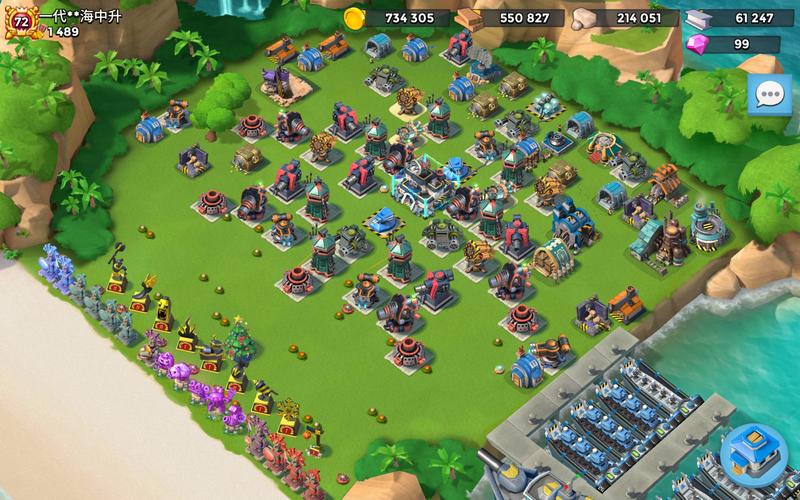Return home with the blue headquarters button
The height and width of the screenshot is (500, 800).
754,456
